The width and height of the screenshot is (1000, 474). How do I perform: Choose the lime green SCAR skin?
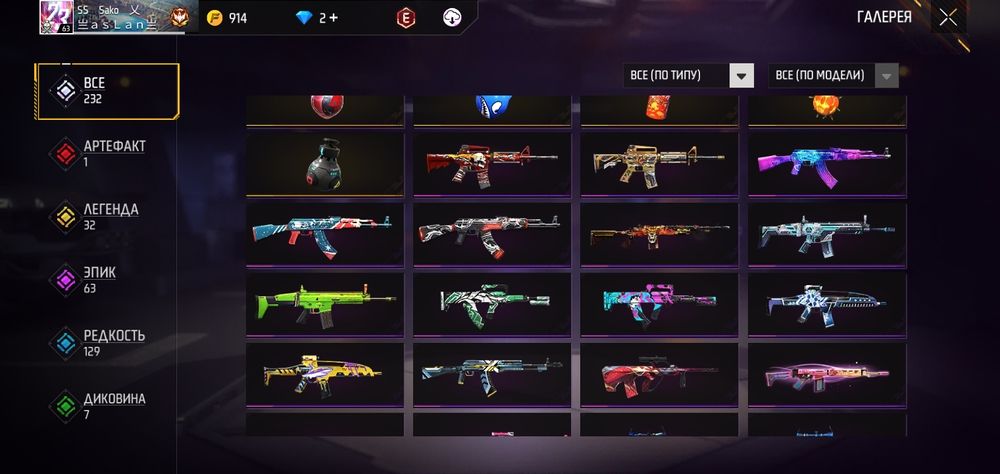pyautogui.click(x=325, y=301)
